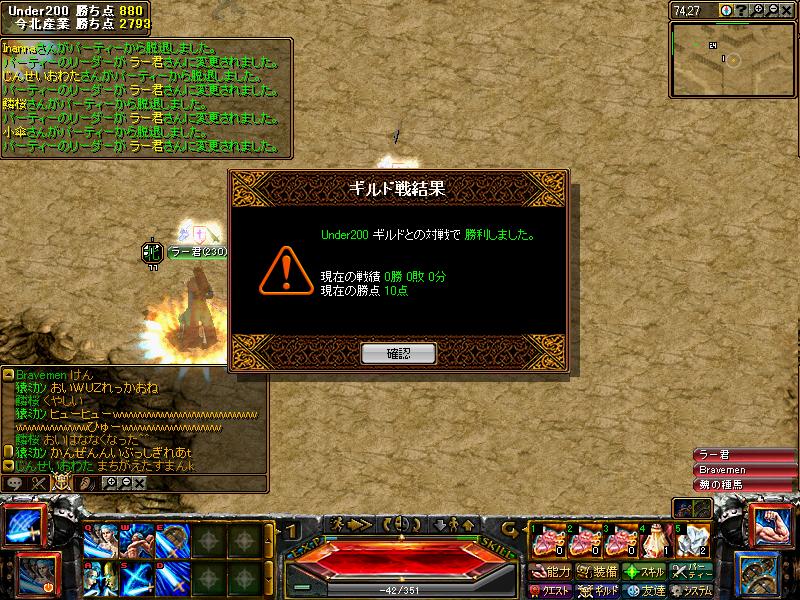800x600 pixels.
Task: Confirm the guild battle result dialog
Action: [398, 353]
